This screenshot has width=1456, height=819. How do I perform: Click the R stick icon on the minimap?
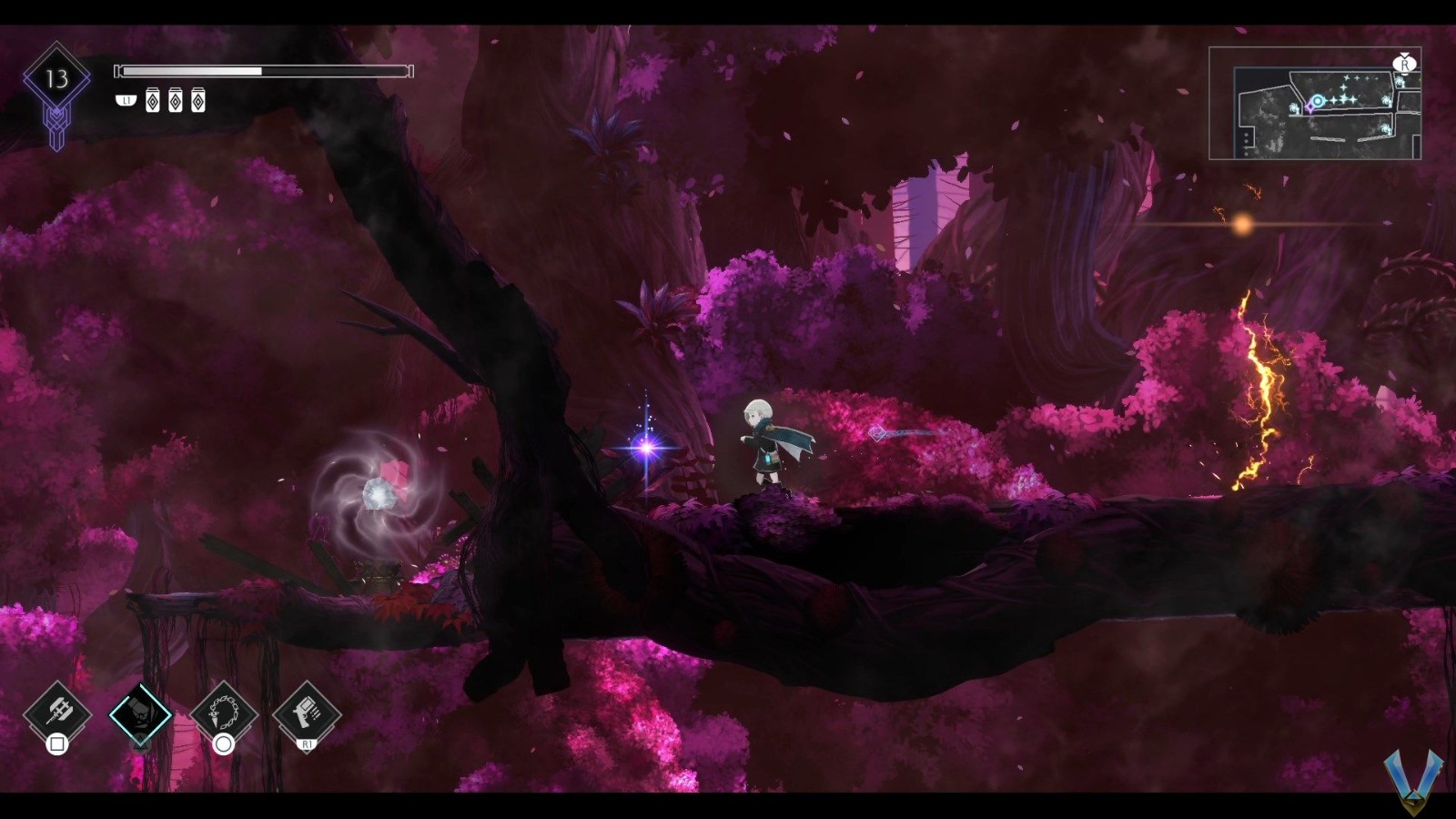coord(1405,64)
